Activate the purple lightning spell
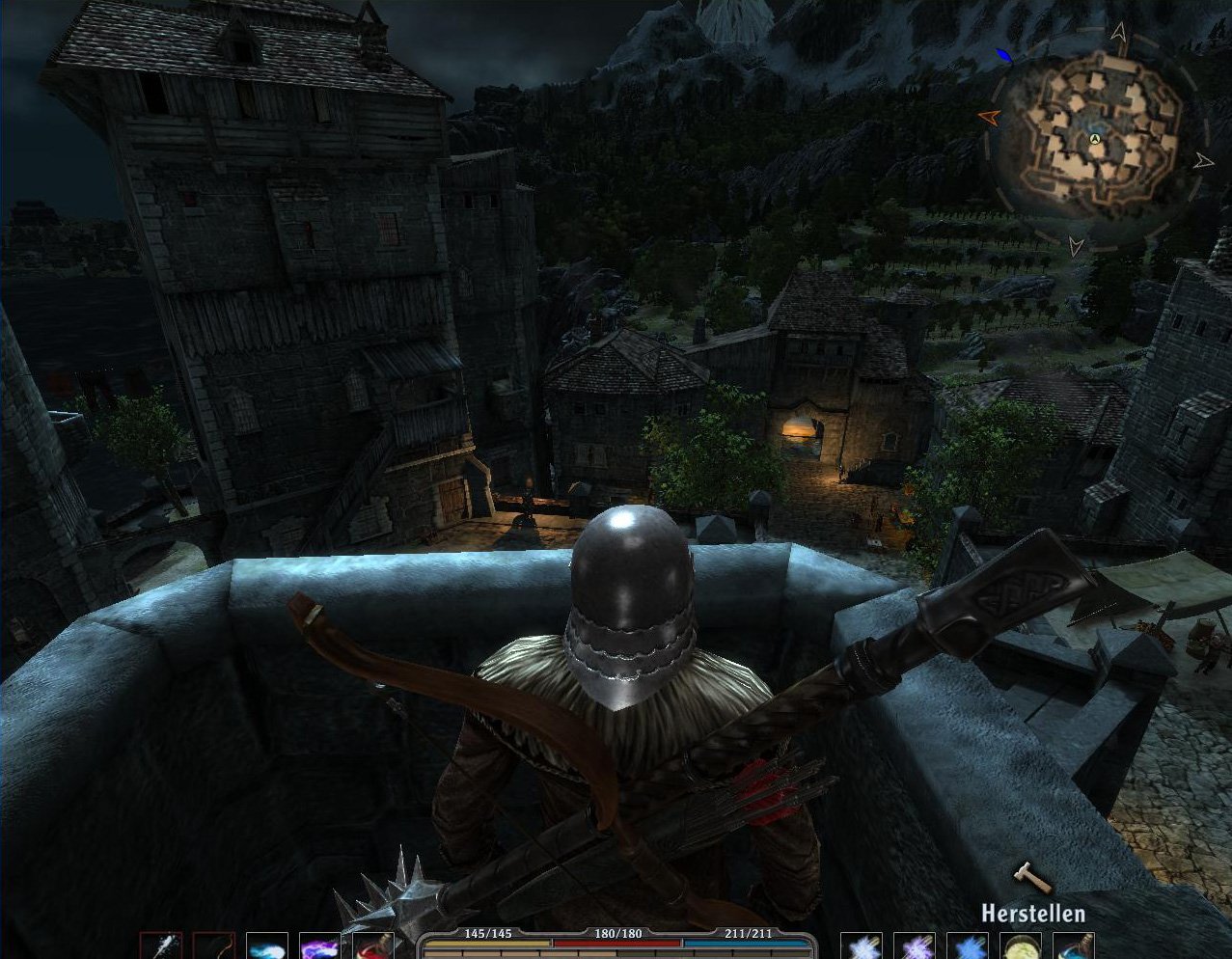Image resolution: width=1232 pixels, height=959 pixels. point(319,945)
